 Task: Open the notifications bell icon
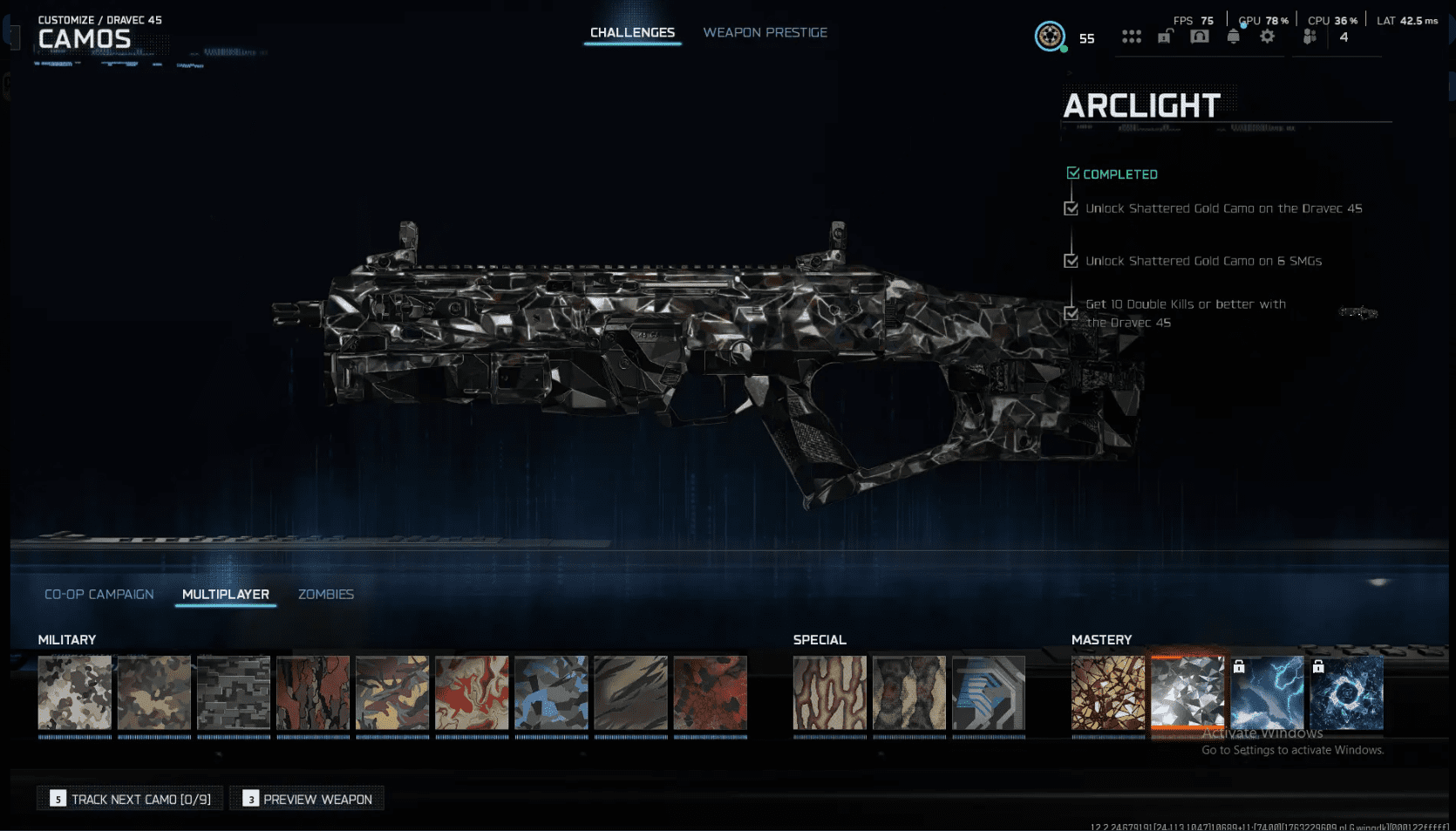tap(1233, 37)
